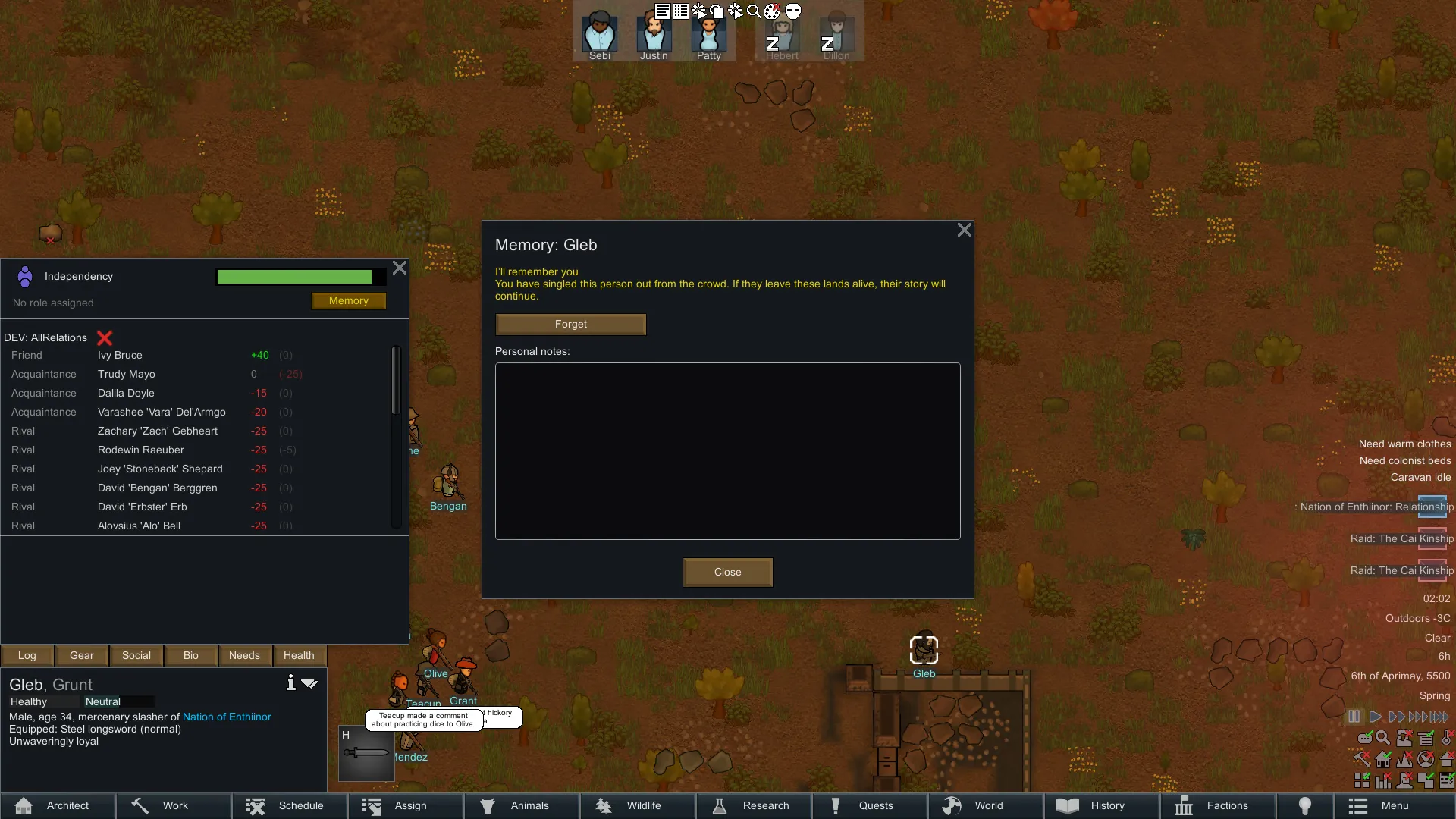Toggle the DEV AllRelations red X
Screen dimensions: 1456x819
click(105, 338)
